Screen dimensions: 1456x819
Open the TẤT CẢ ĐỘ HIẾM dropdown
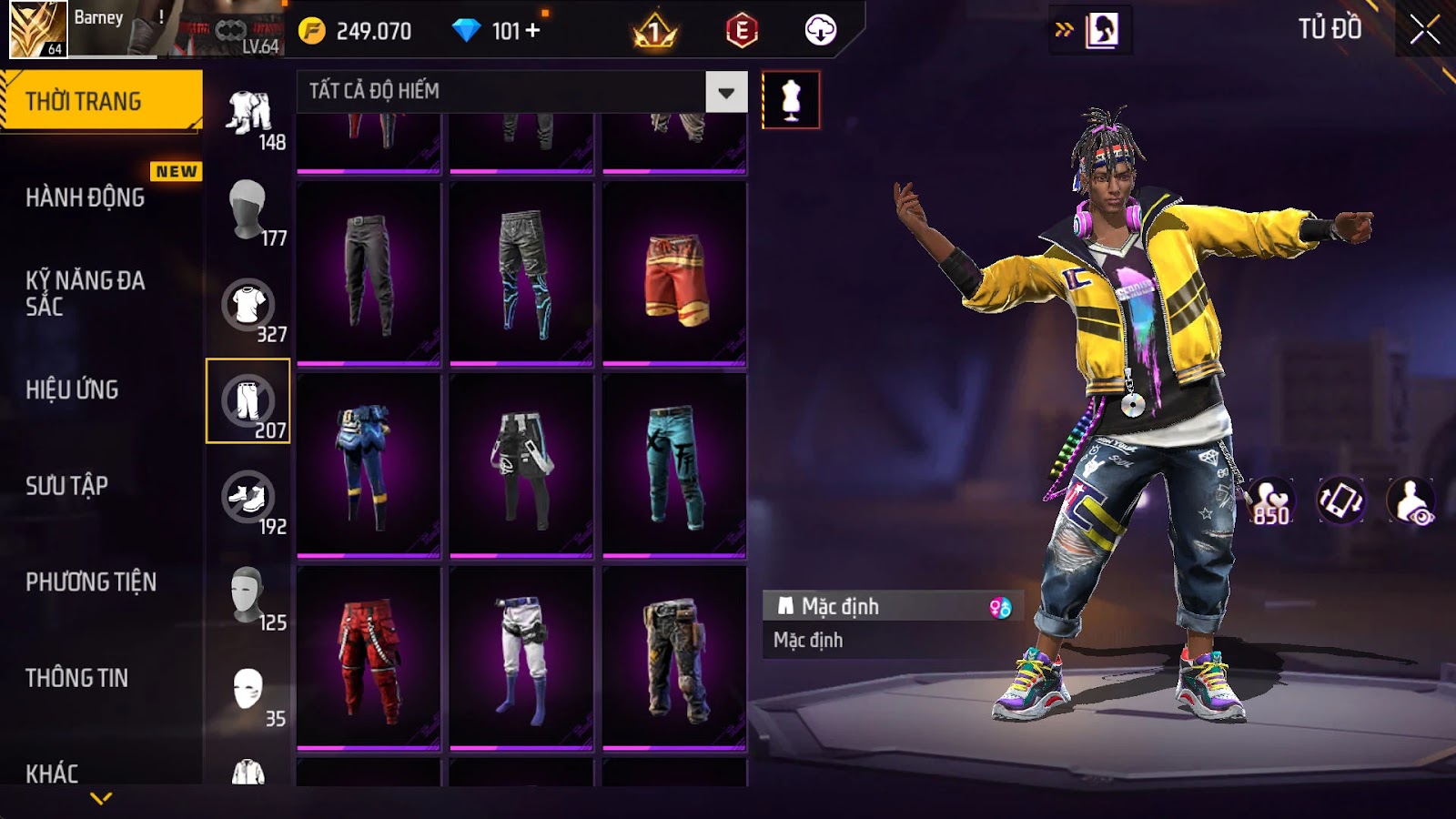pyautogui.click(x=725, y=92)
